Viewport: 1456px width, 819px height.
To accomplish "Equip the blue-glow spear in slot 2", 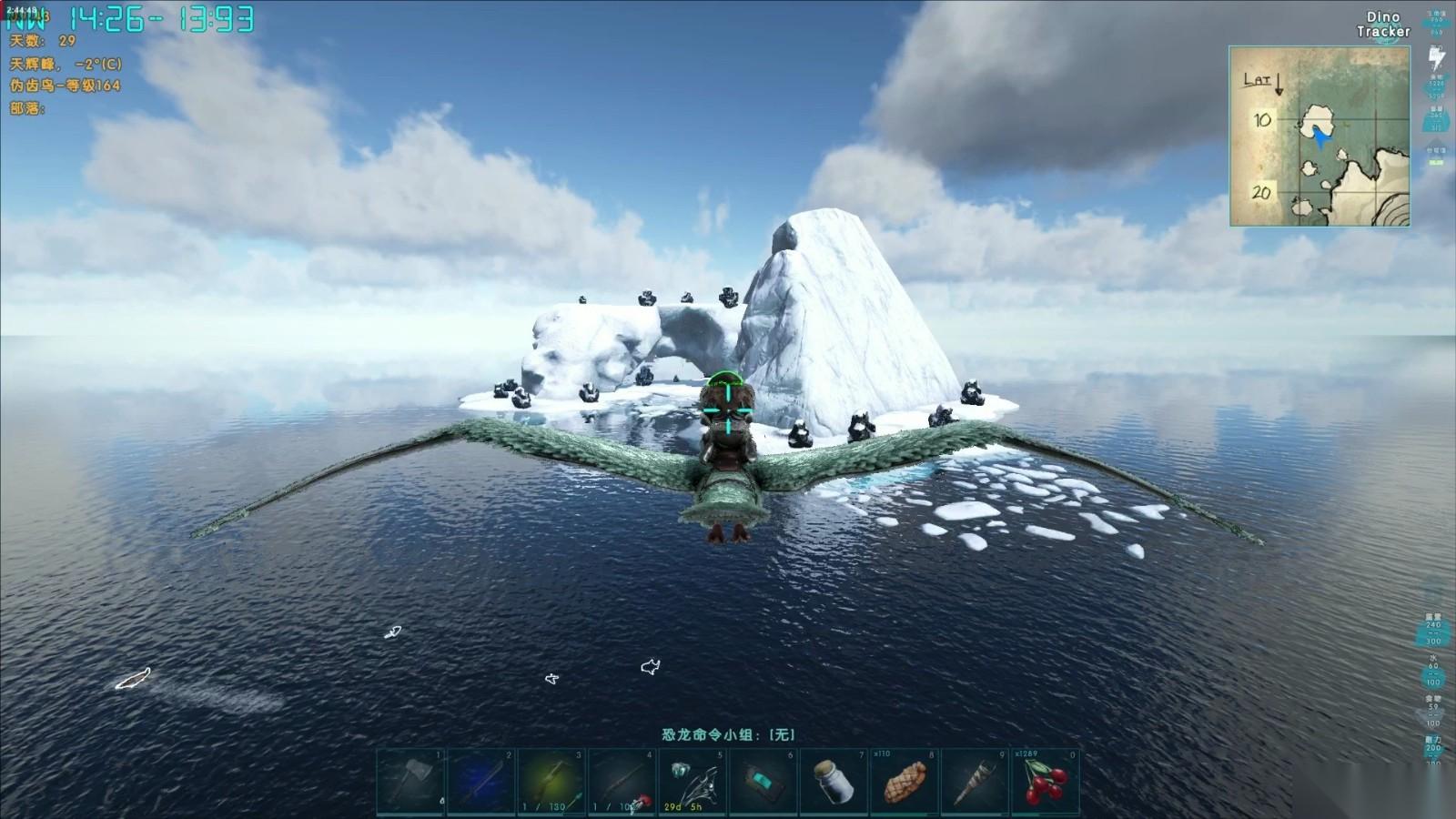I will pyautogui.click(x=481, y=782).
